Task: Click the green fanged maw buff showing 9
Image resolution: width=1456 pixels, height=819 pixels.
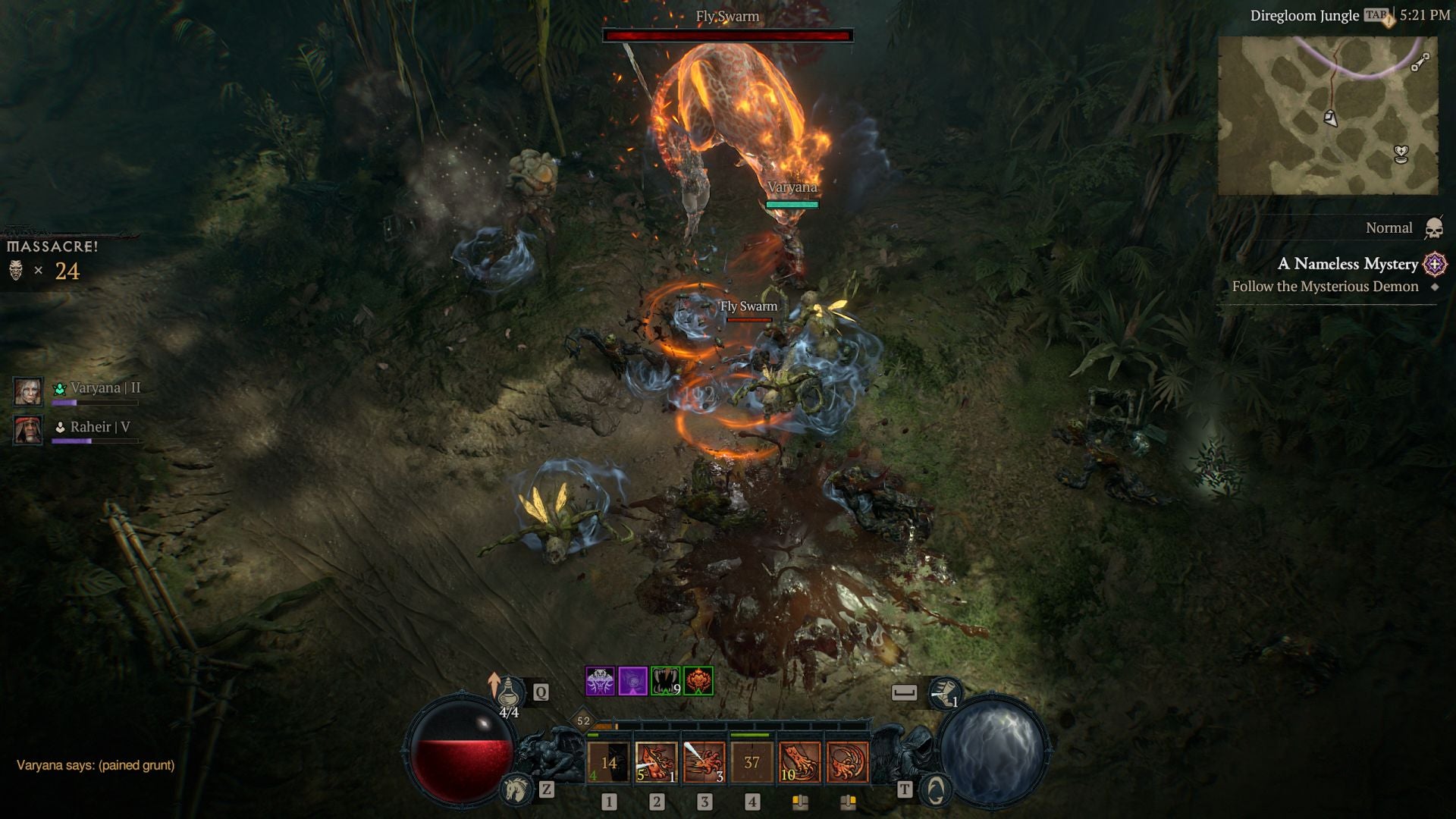Action: point(664,681)
